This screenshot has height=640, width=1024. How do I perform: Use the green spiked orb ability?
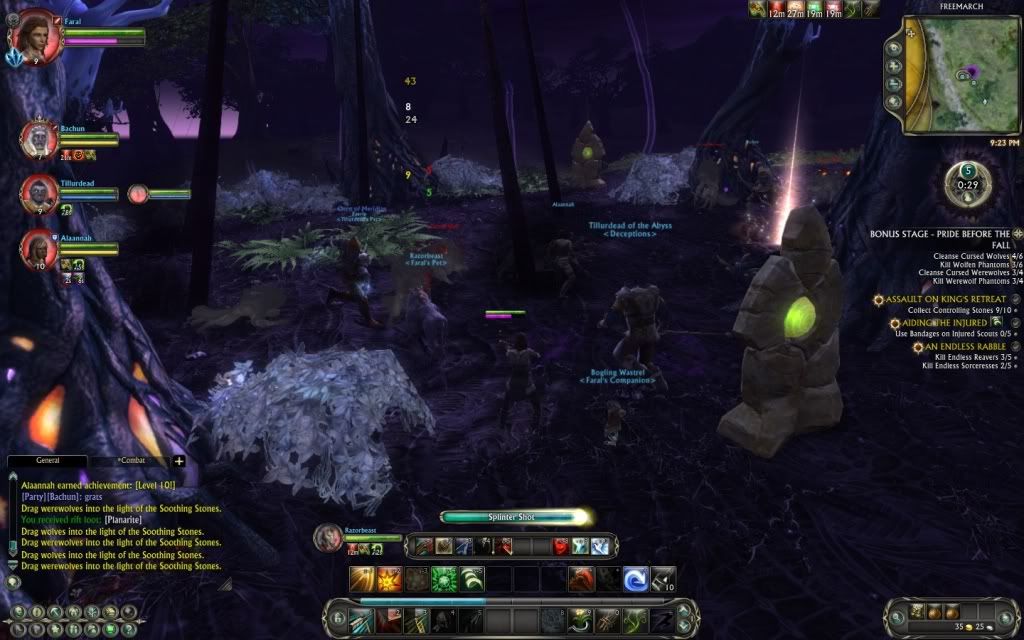(443, 579)
